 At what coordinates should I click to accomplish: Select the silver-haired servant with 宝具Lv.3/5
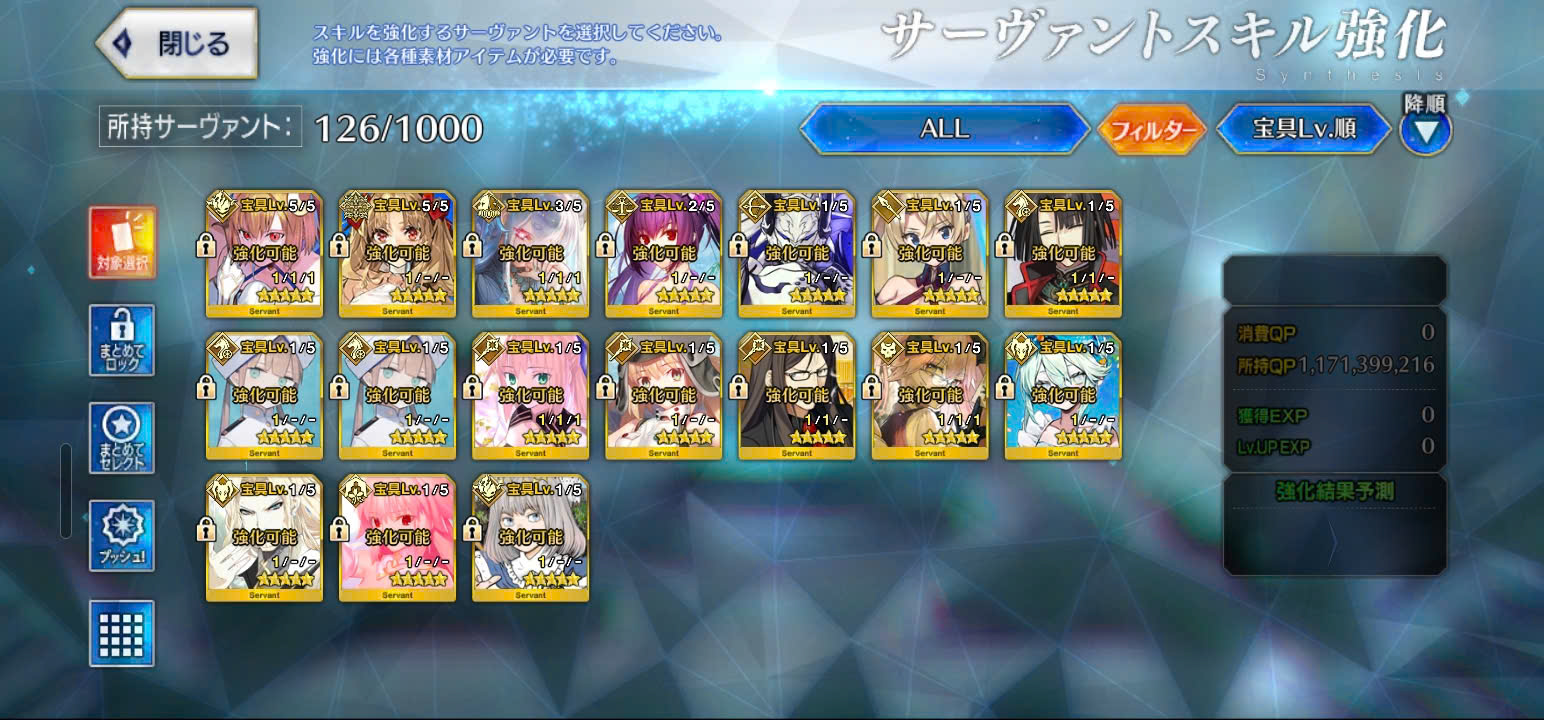(530, 255)
